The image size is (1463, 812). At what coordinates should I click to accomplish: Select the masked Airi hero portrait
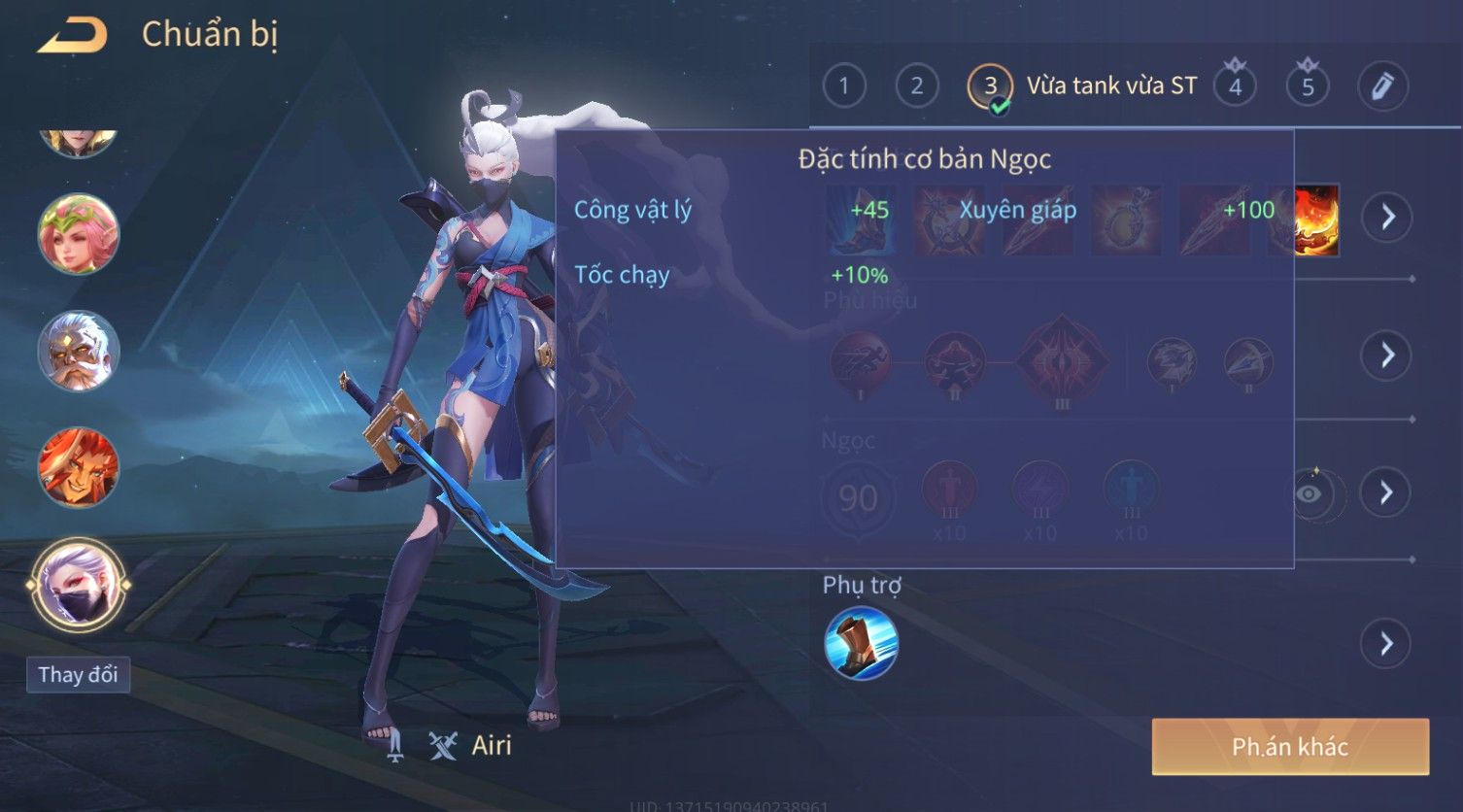79,585
